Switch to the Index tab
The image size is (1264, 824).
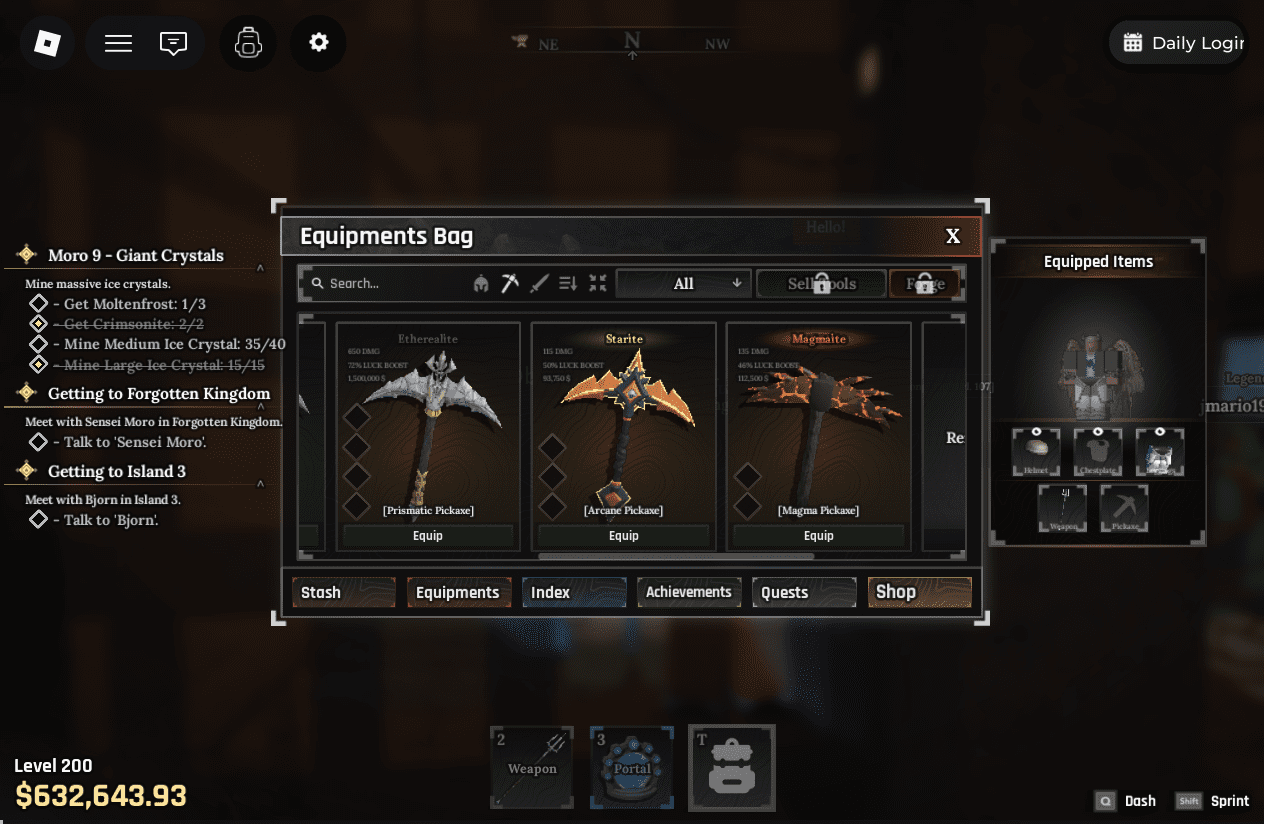[574, 592]
